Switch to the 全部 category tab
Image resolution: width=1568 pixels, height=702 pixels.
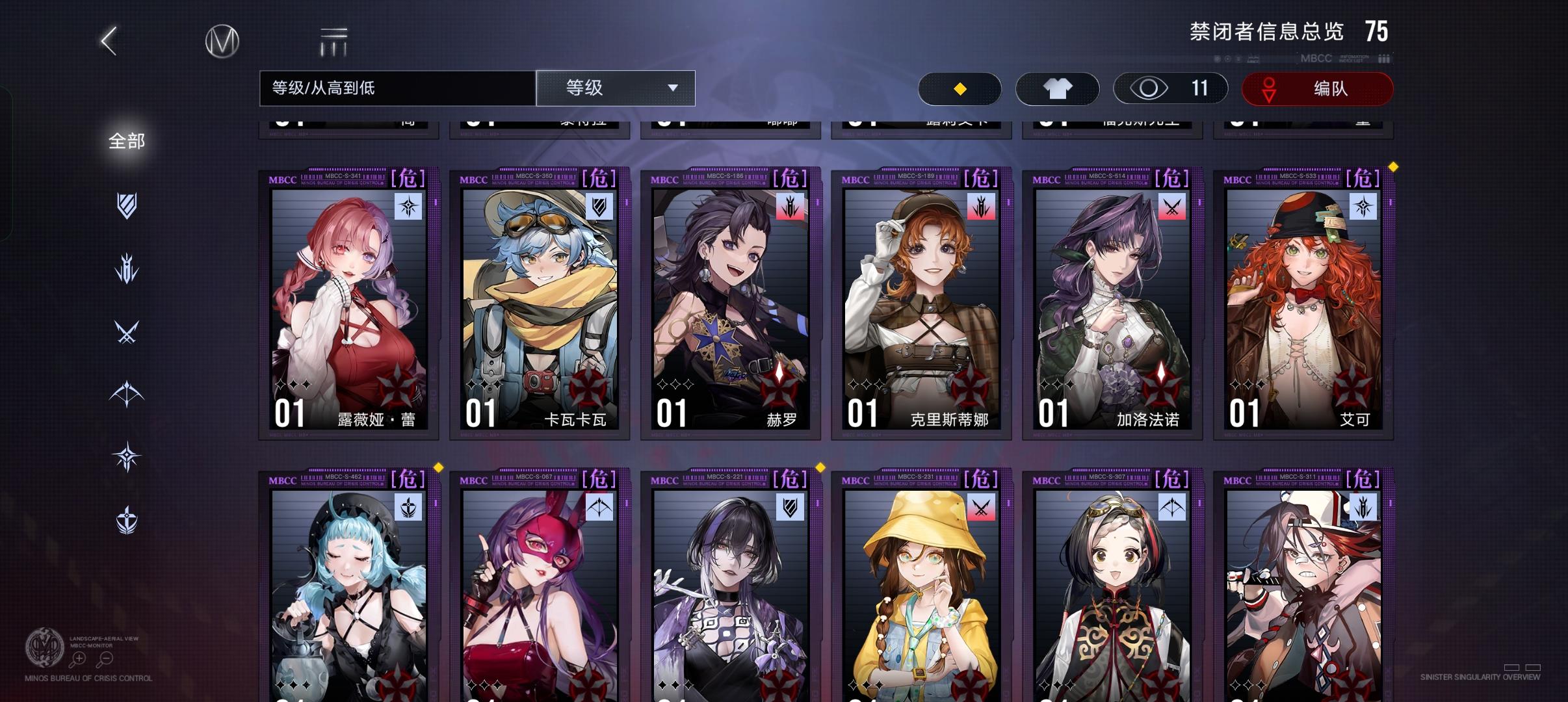[127, 141]
